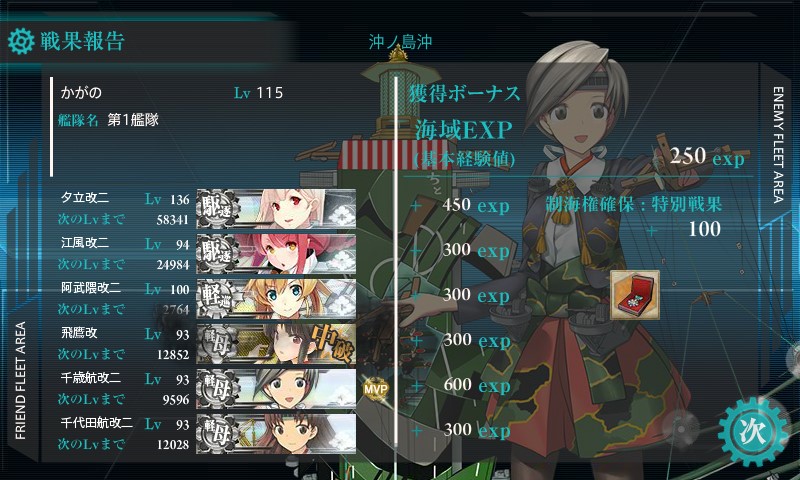Choose the 千代田航改二 ship banner

pos(276,431)
